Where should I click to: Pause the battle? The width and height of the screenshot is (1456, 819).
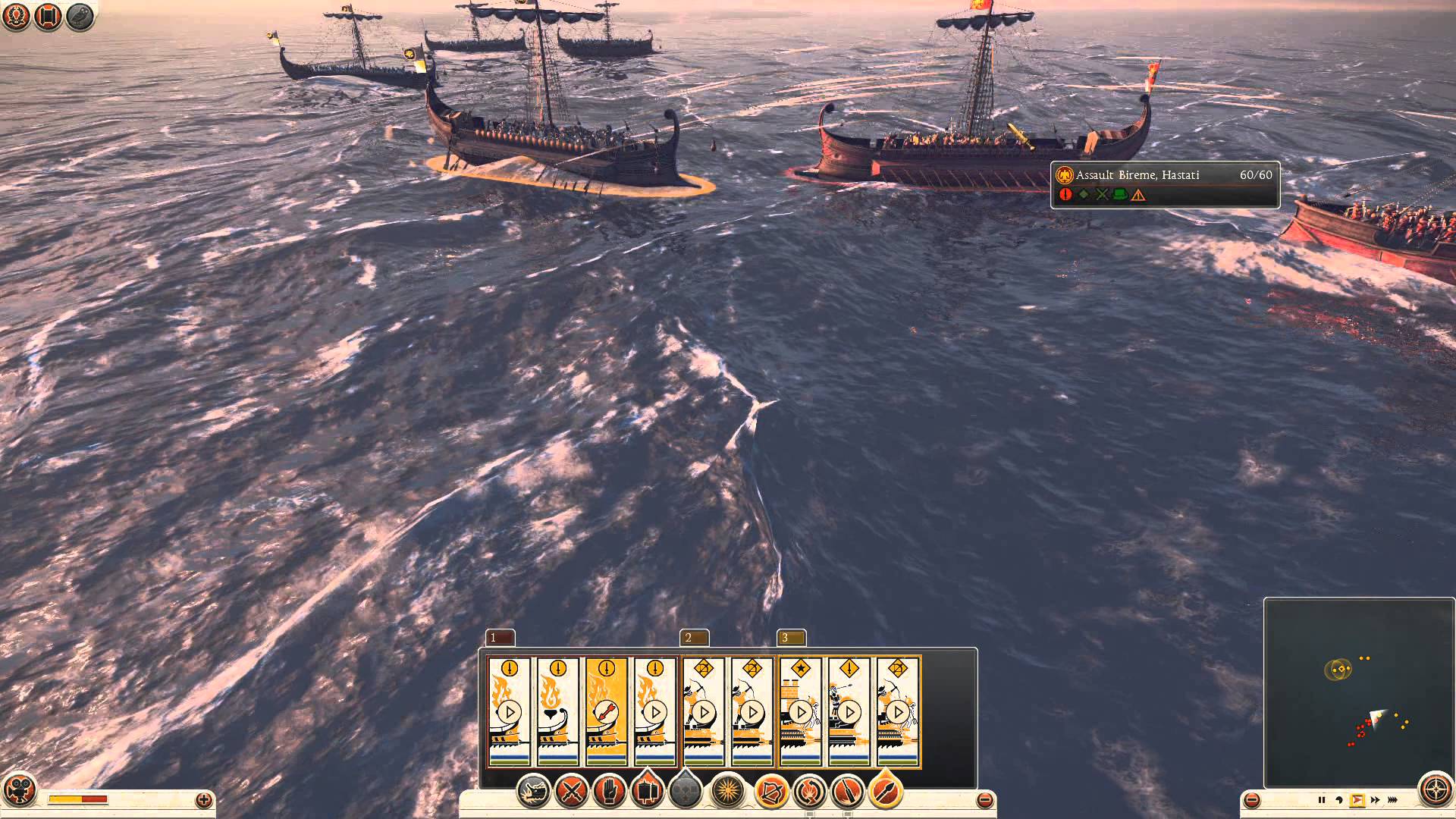pos(1321,800)
